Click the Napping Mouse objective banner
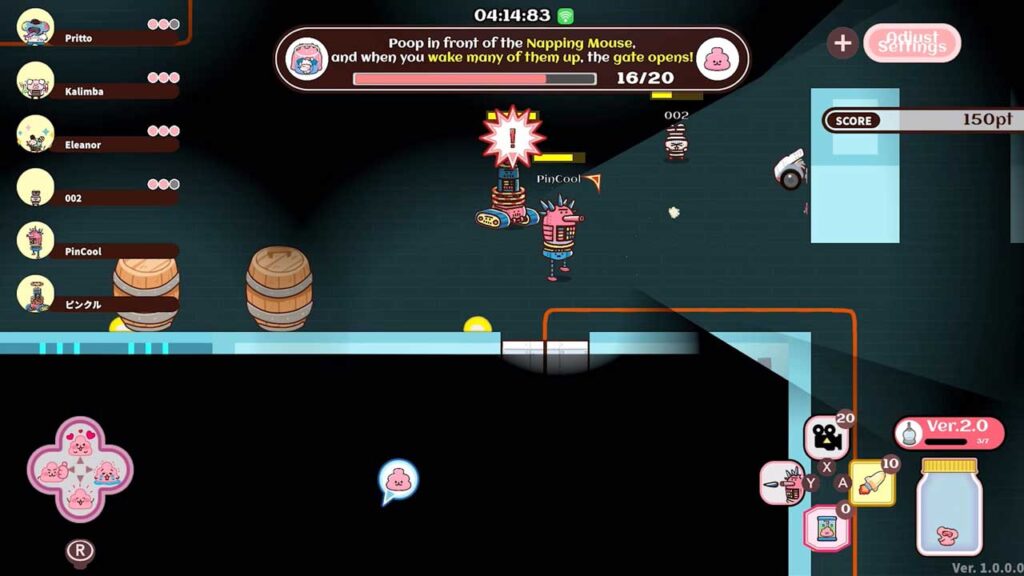This screenshot has width=1024, height=576. pos(512,59)
